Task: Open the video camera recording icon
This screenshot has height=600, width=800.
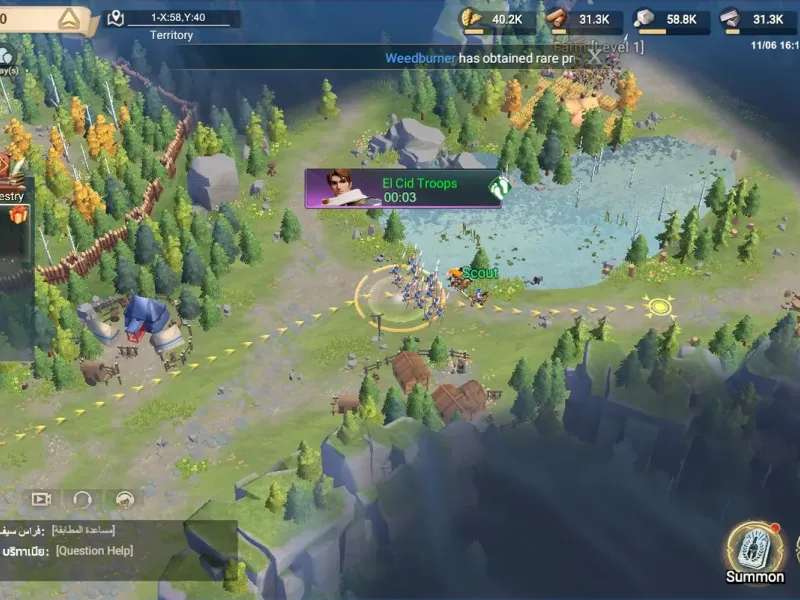Action: (41, 499)
